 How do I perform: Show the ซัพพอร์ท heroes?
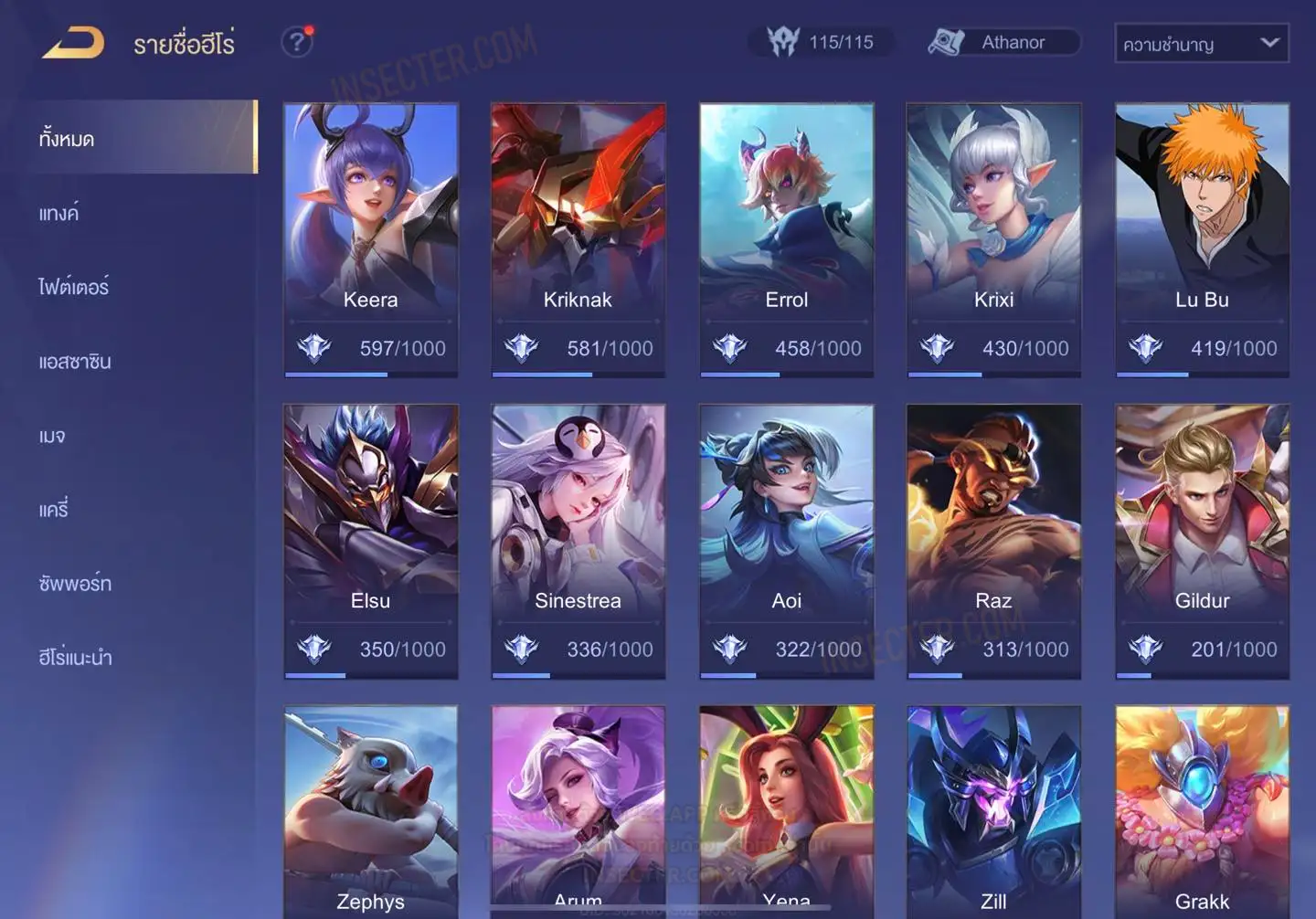(x=75, y=584)
